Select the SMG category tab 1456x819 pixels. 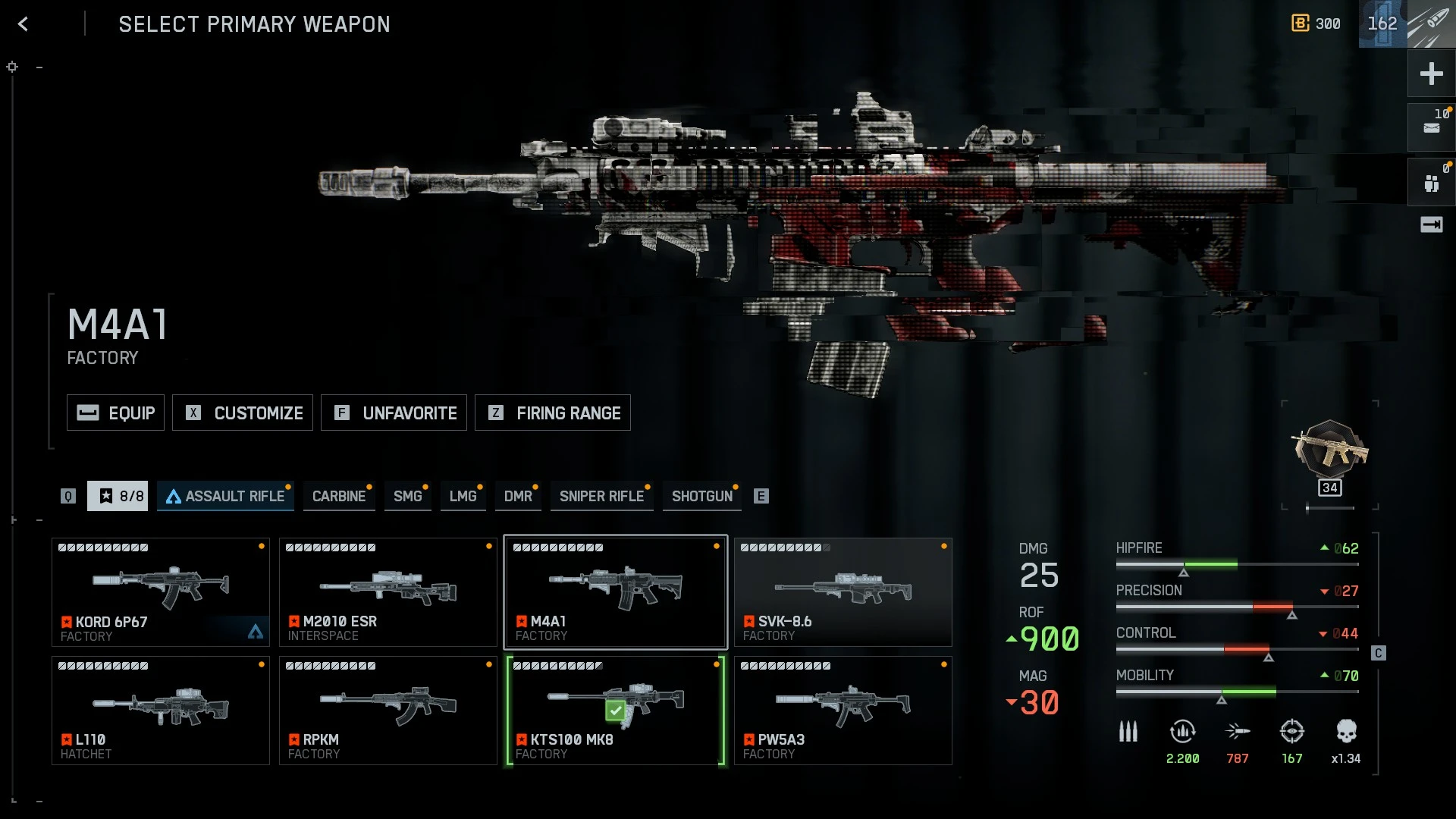[x=407, y=496]
